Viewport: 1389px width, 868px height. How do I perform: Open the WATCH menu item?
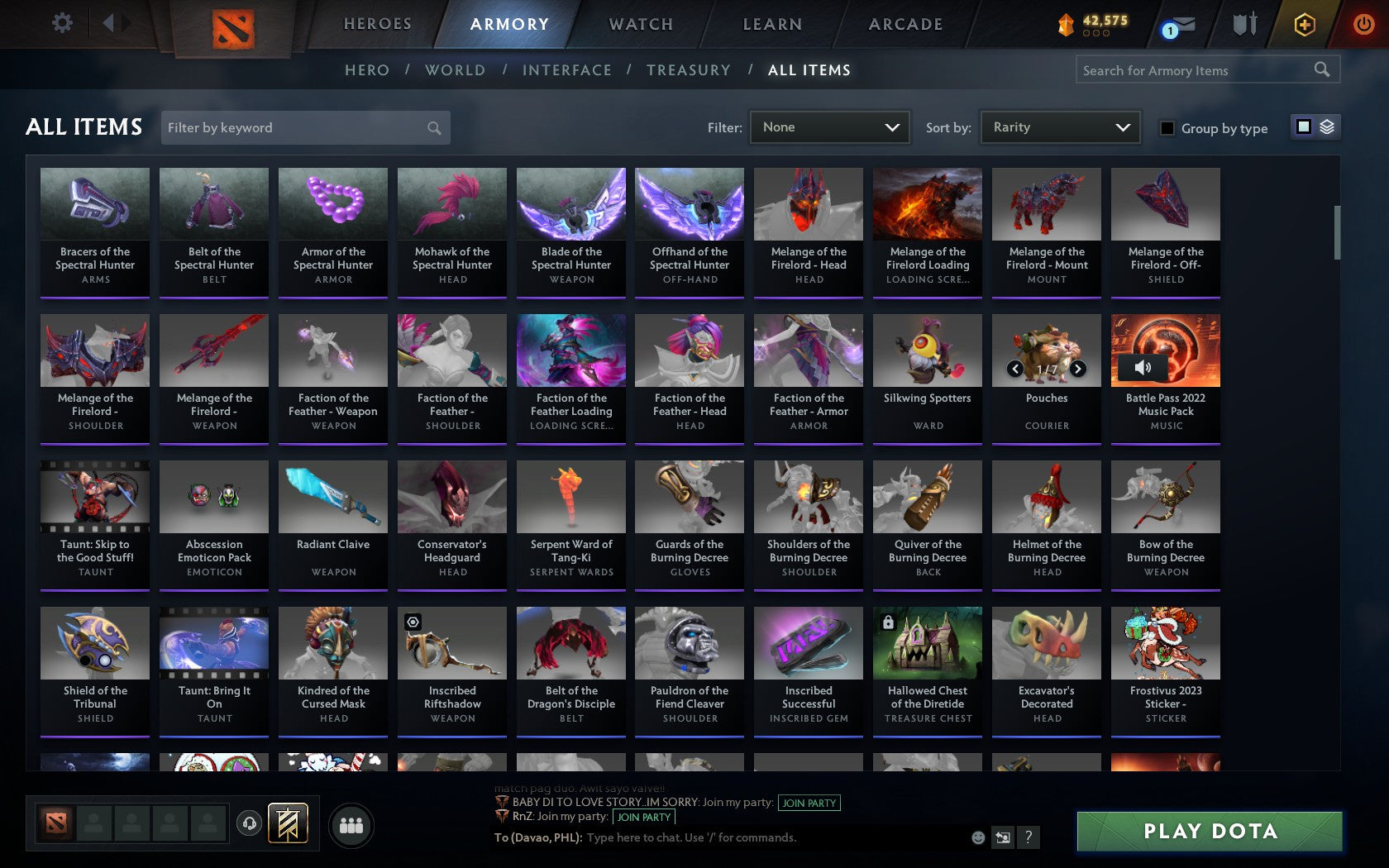(640, 25)
